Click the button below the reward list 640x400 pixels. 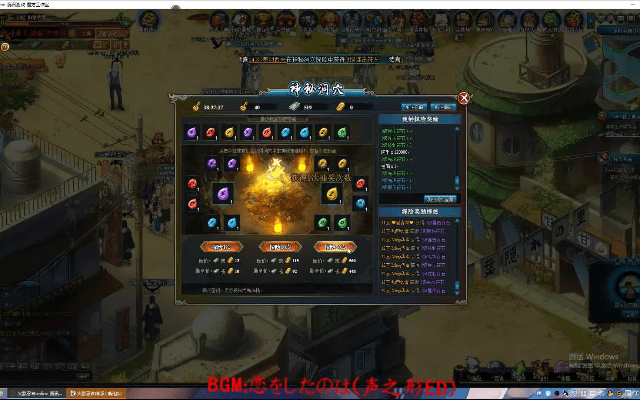click(440, 198)
